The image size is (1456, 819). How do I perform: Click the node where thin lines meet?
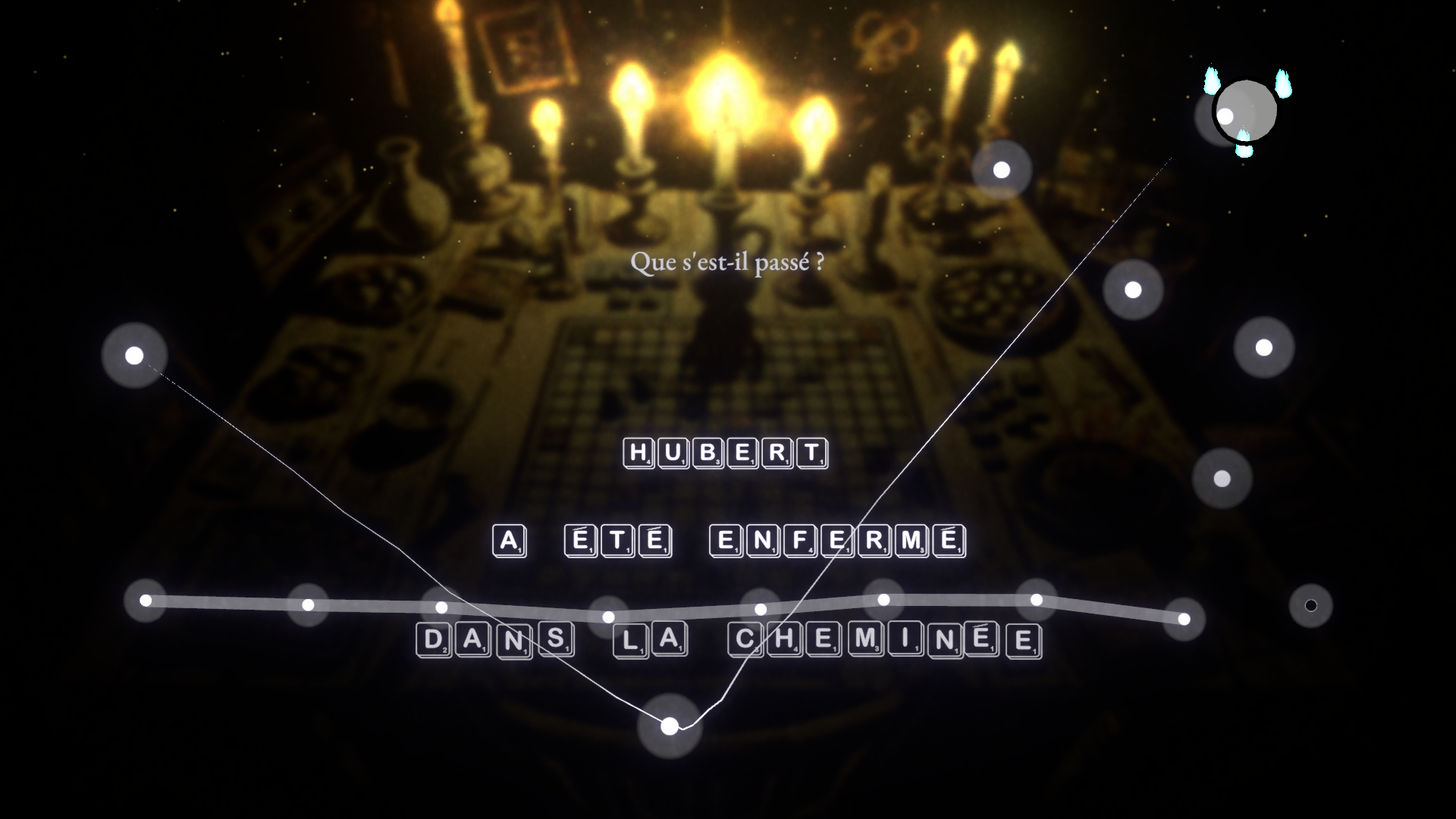coord(669,726)
